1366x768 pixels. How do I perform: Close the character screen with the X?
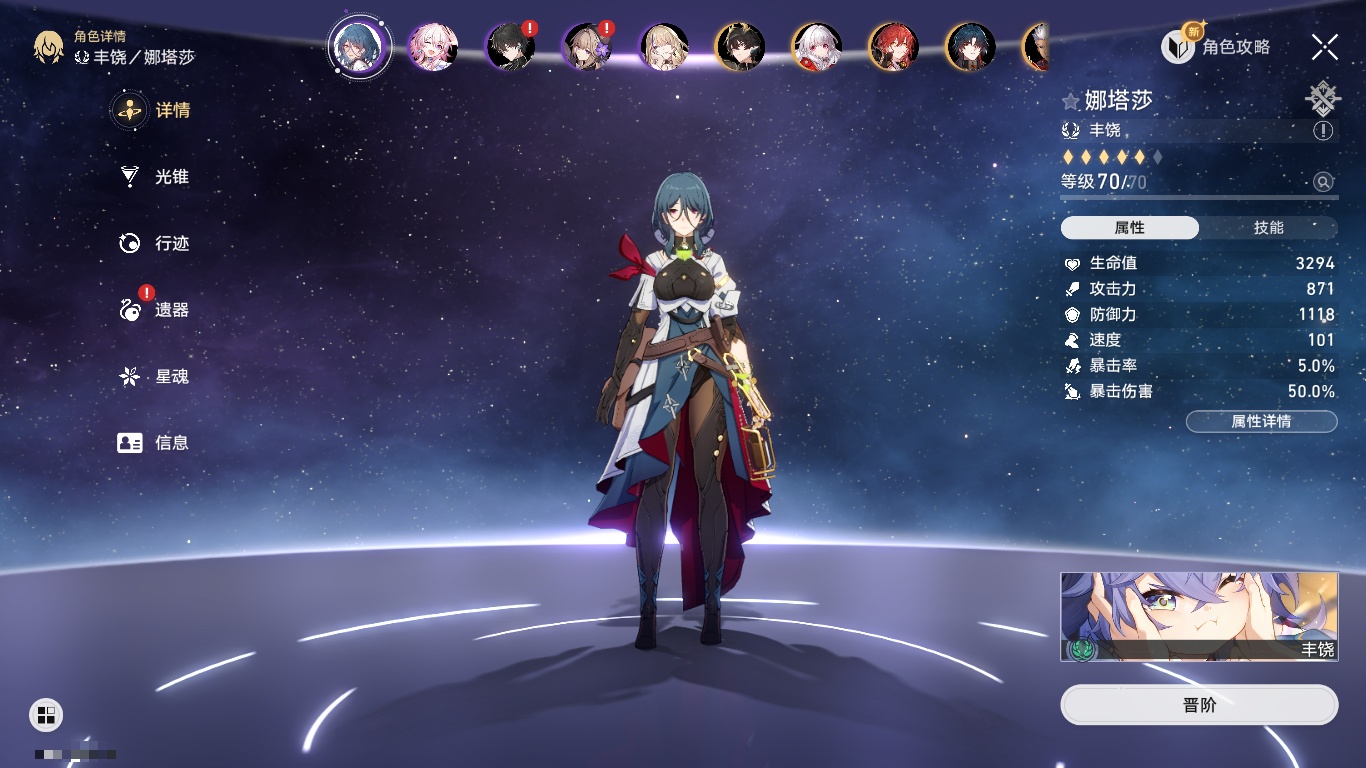click(x=1325, y=47)
